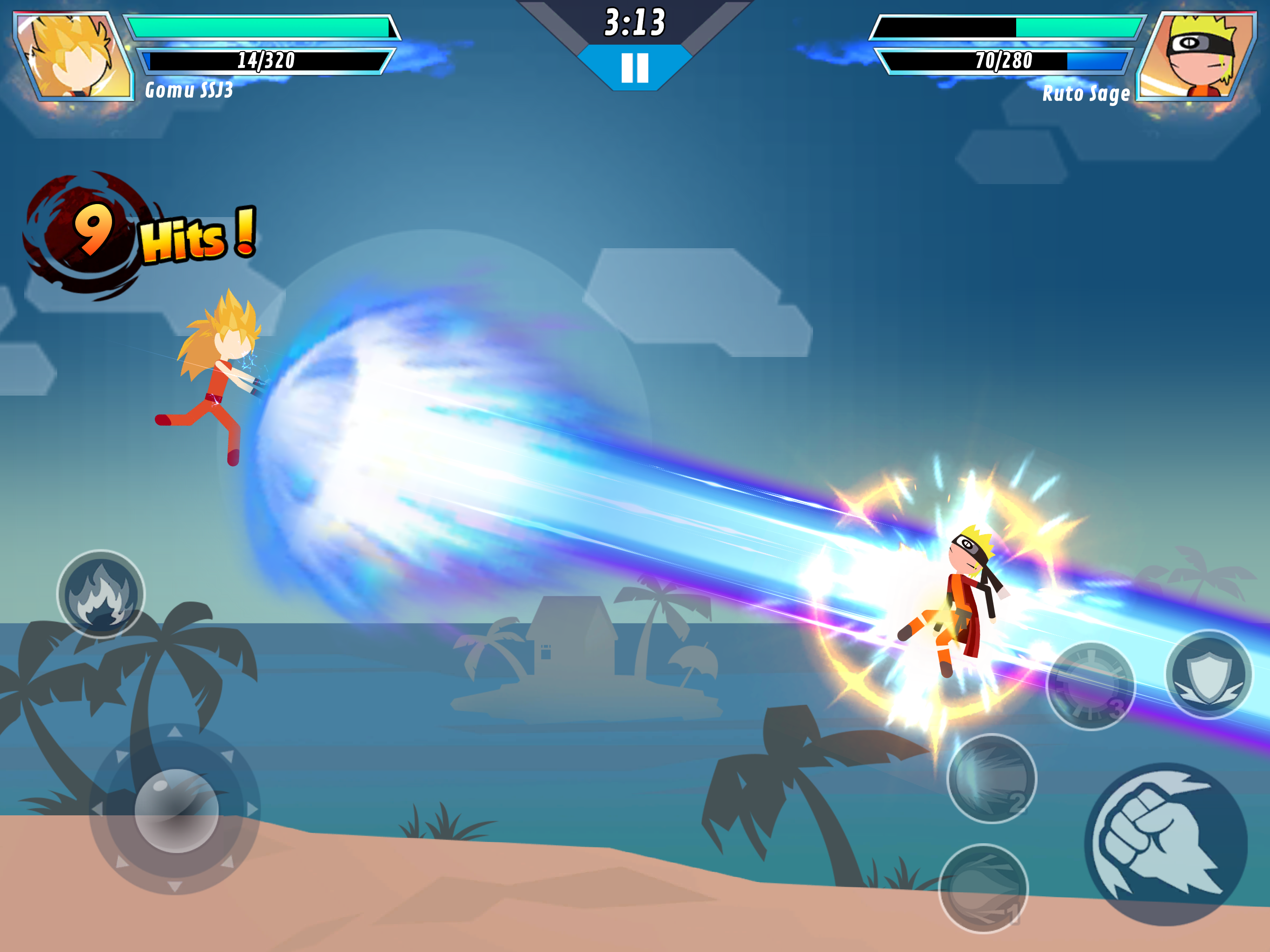Trigger the blue flame power-up button
Viewport: 1270px width, 952px height.
tap(101, 594)
